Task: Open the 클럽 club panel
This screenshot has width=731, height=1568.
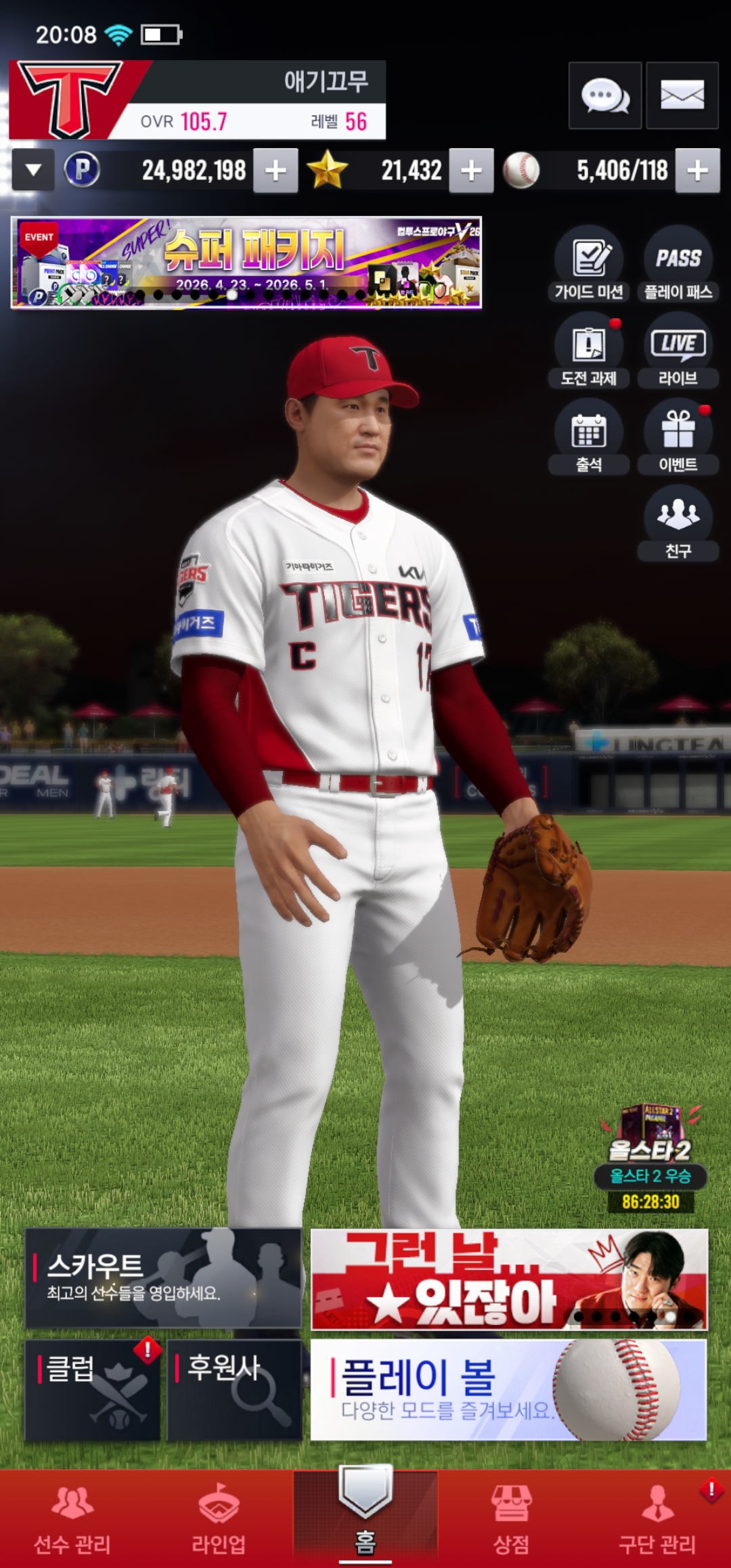Action: pyautogui.click(x=93, y=1389)
